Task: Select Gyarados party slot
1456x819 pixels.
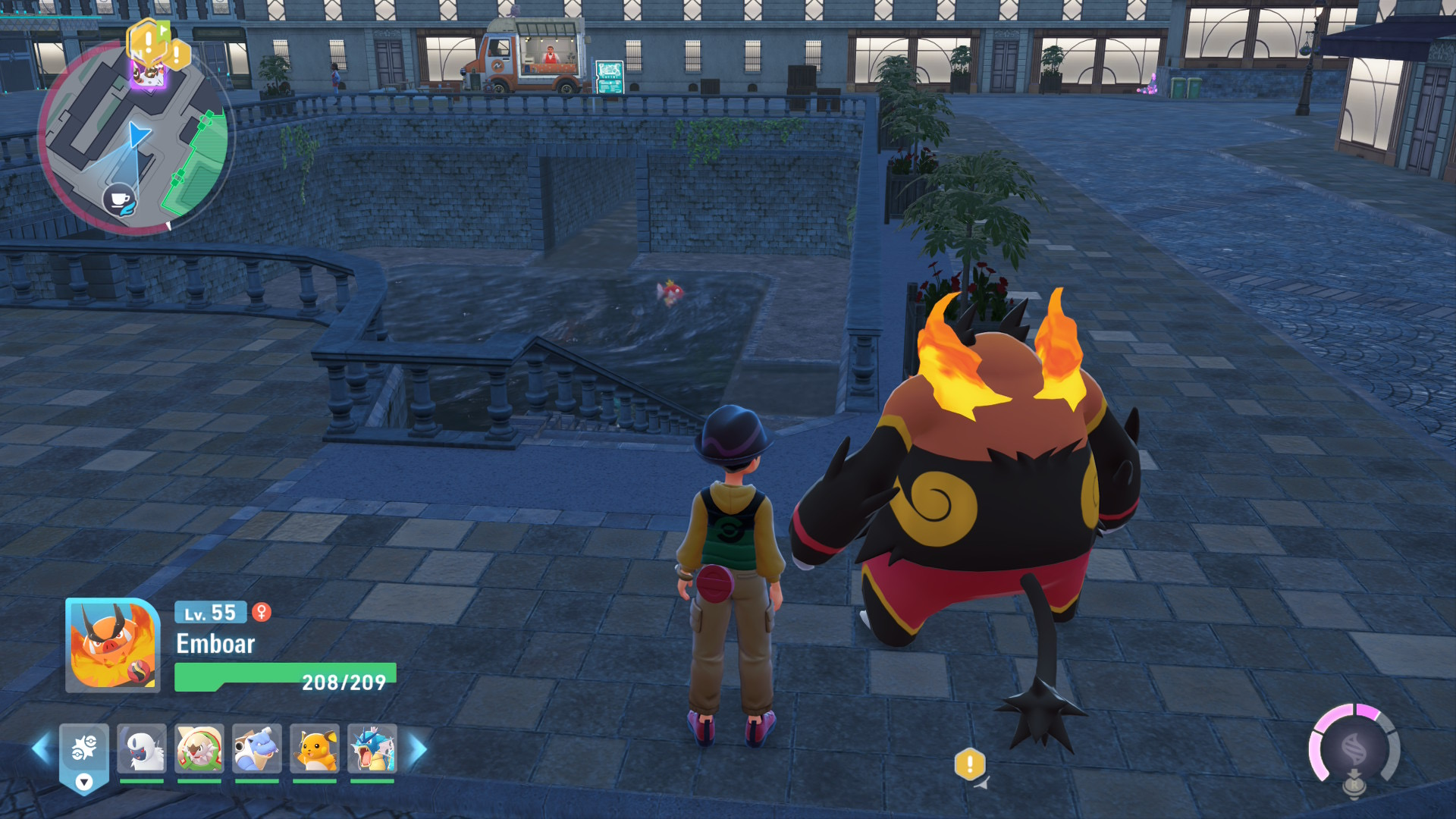Action: 372,748
